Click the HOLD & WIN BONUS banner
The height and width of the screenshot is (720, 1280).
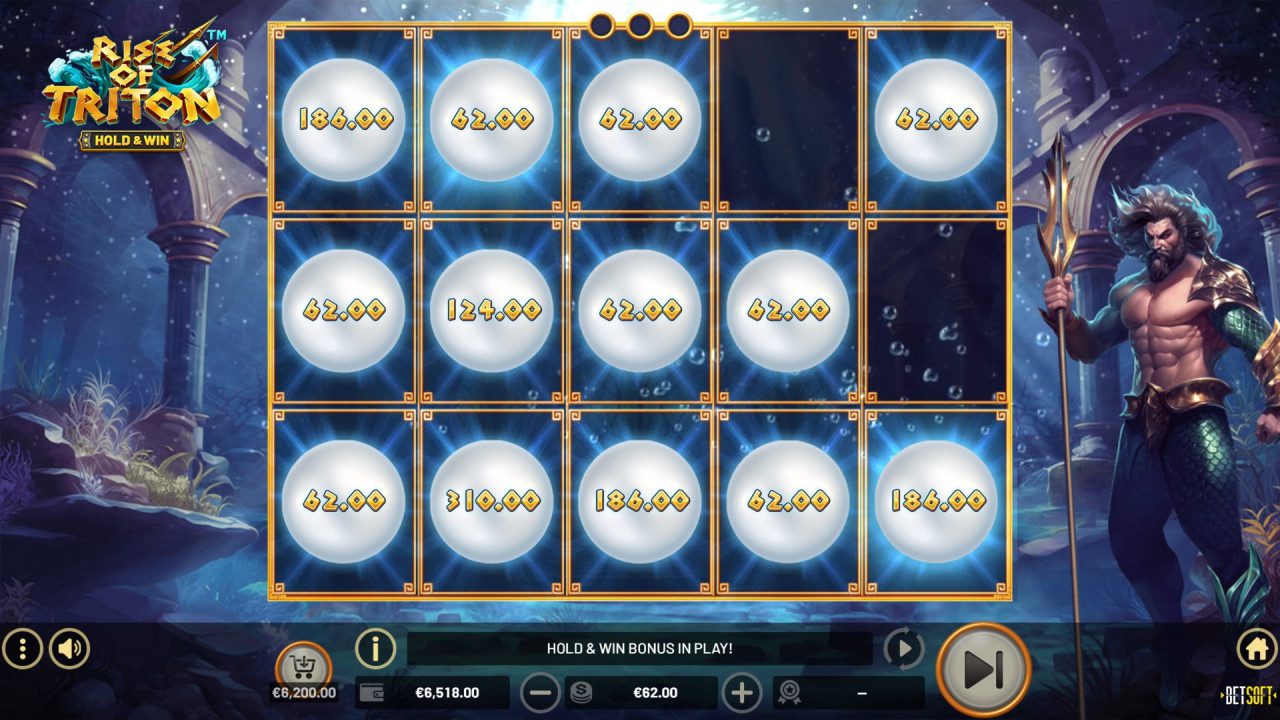click(x=640, y=648)
